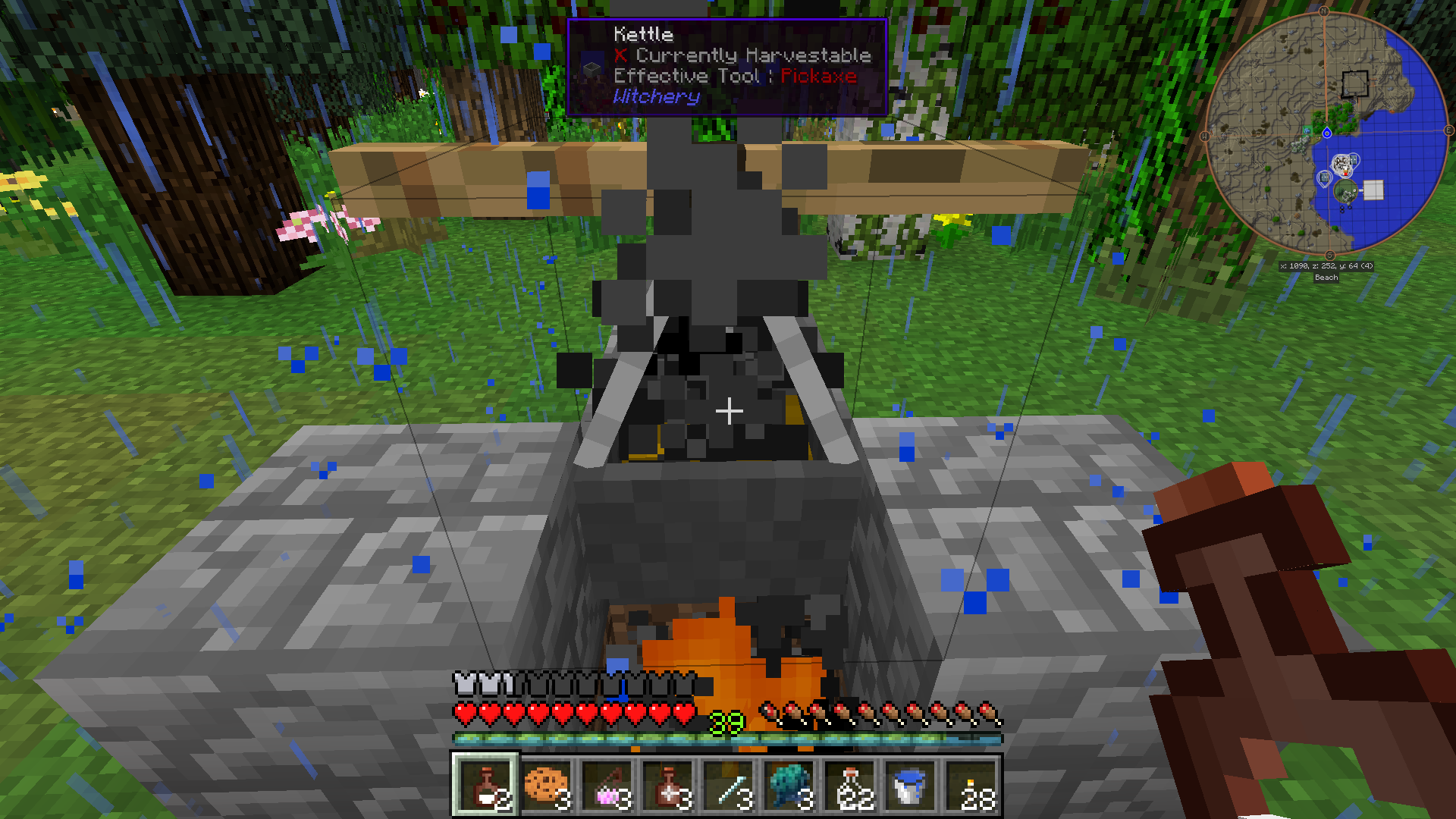Click the blue player marker on minimap

click(x=1327, y=133)
